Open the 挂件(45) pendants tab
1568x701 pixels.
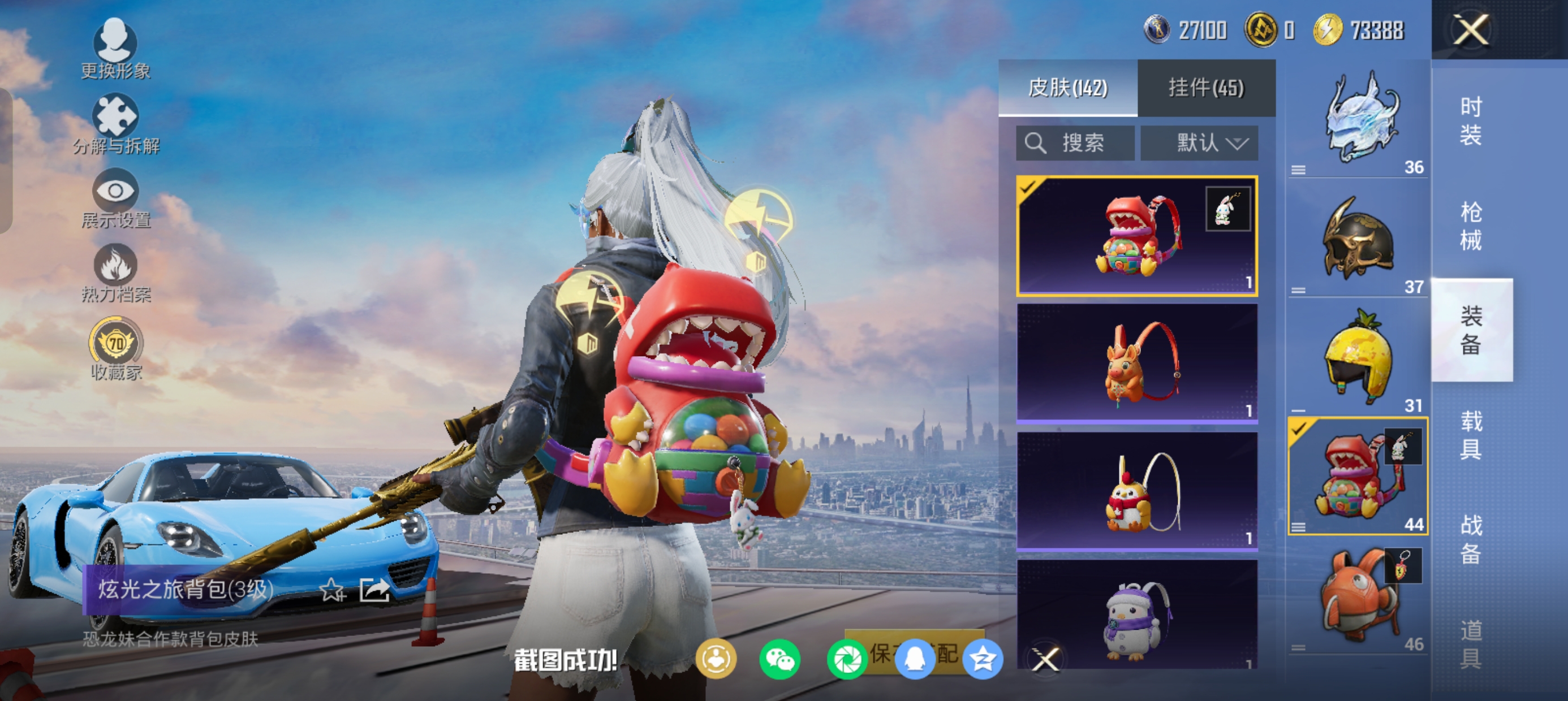(1206, 88)
